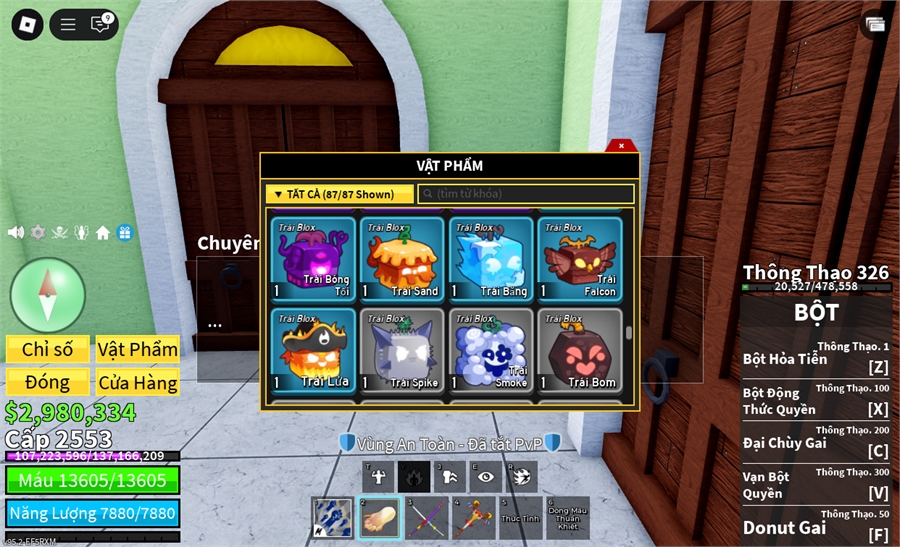
Task: Close the Vật Phẩm inventory window
Action: coord(621,146)
